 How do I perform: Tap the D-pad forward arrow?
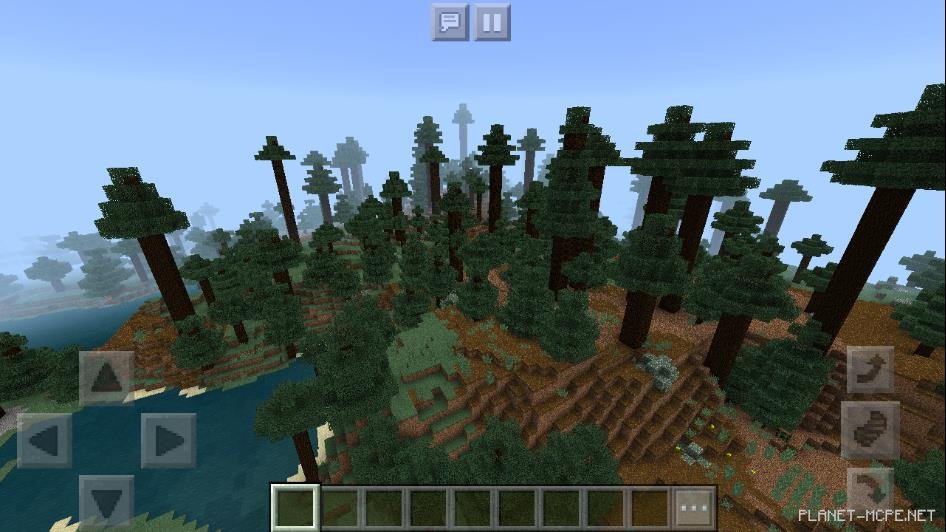click(x=106, y=379)
